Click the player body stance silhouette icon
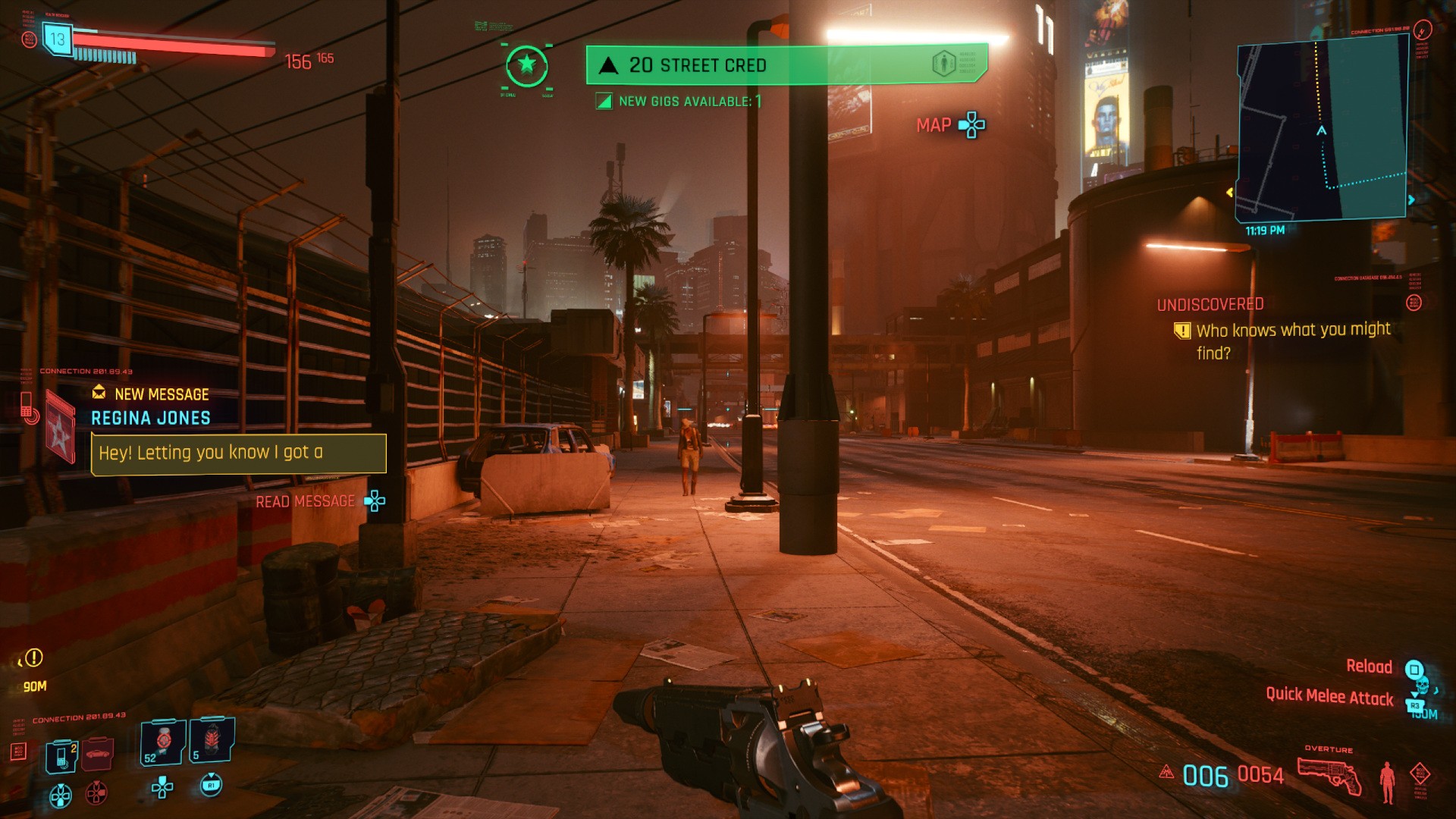Screen dimensions: 1456x819 1387,781
